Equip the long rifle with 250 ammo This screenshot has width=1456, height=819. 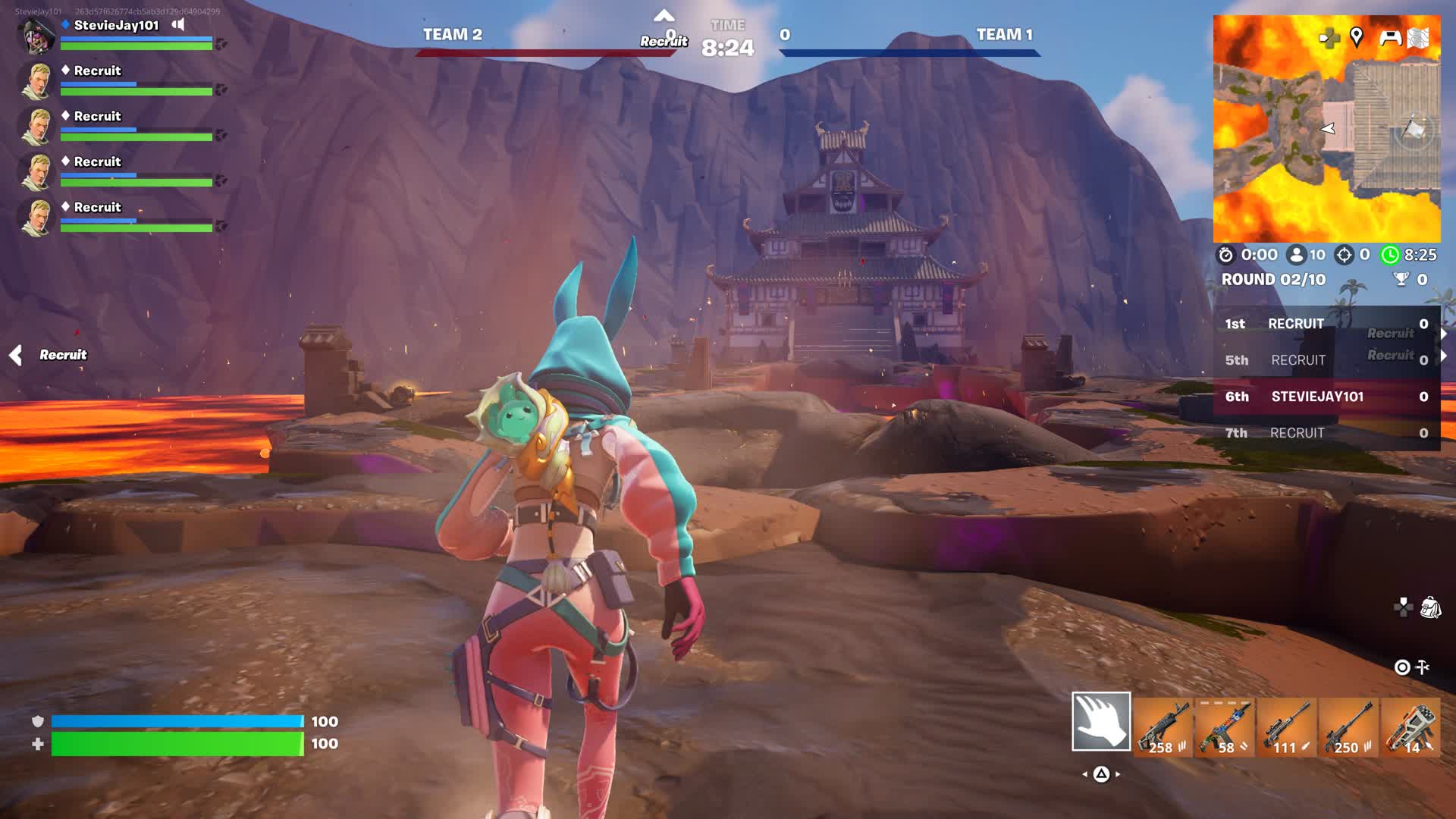pos(1348,728)
